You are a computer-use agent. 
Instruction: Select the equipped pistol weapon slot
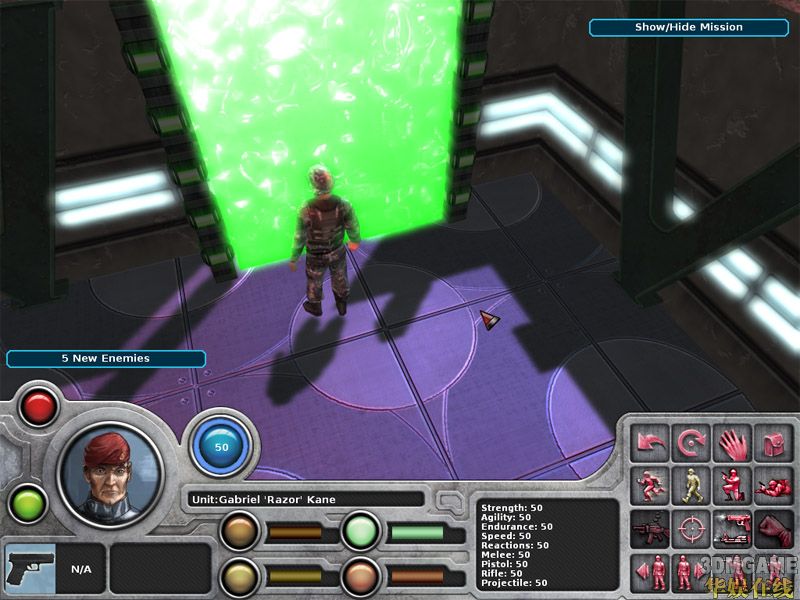[29, 569]
